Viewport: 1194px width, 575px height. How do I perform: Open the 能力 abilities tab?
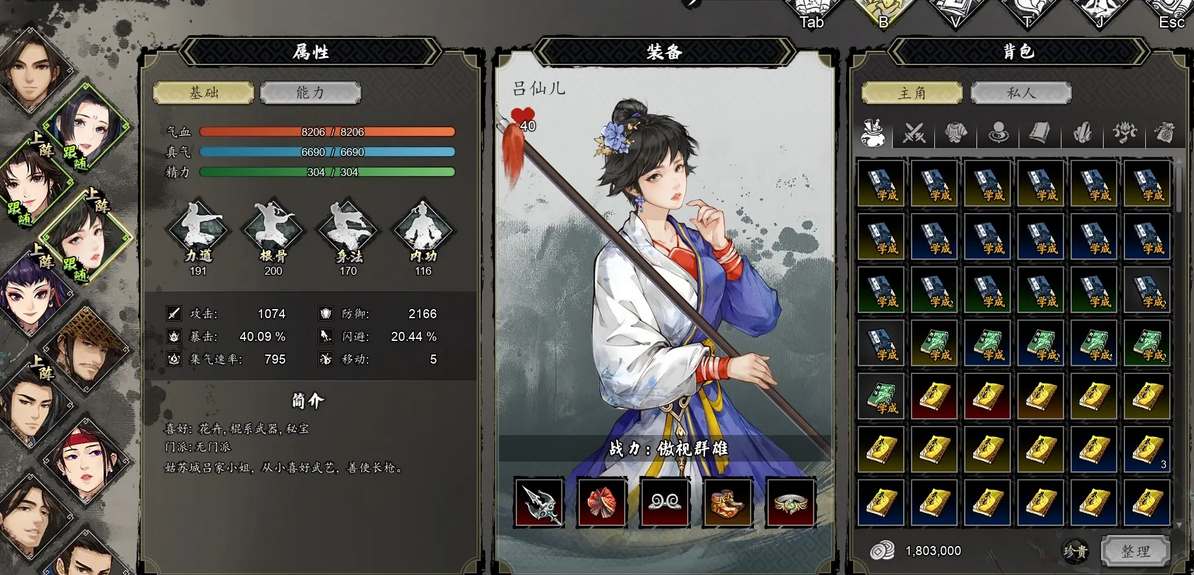(310, 93)
